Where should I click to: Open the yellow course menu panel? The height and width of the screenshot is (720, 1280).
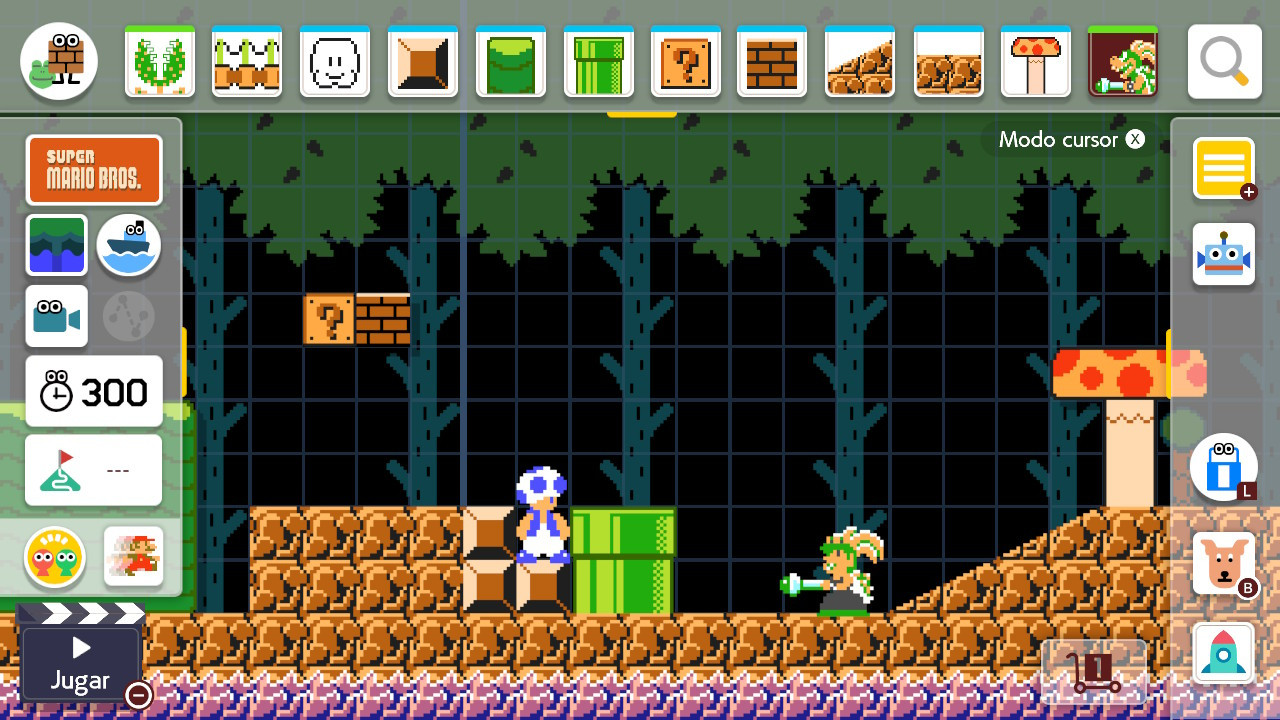[x=1223, y=168]
